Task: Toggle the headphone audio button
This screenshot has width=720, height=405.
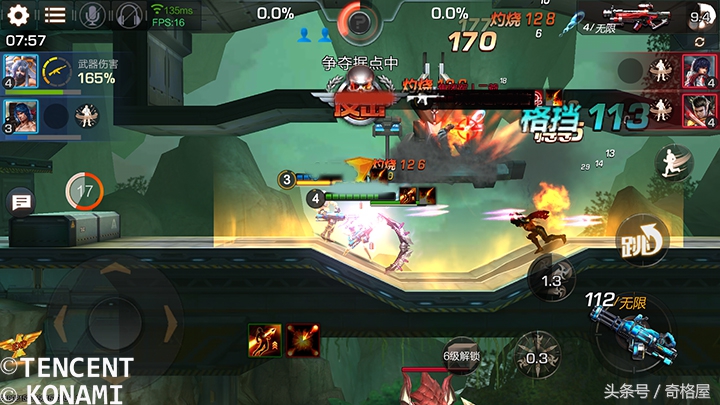Action: [128, 15]
